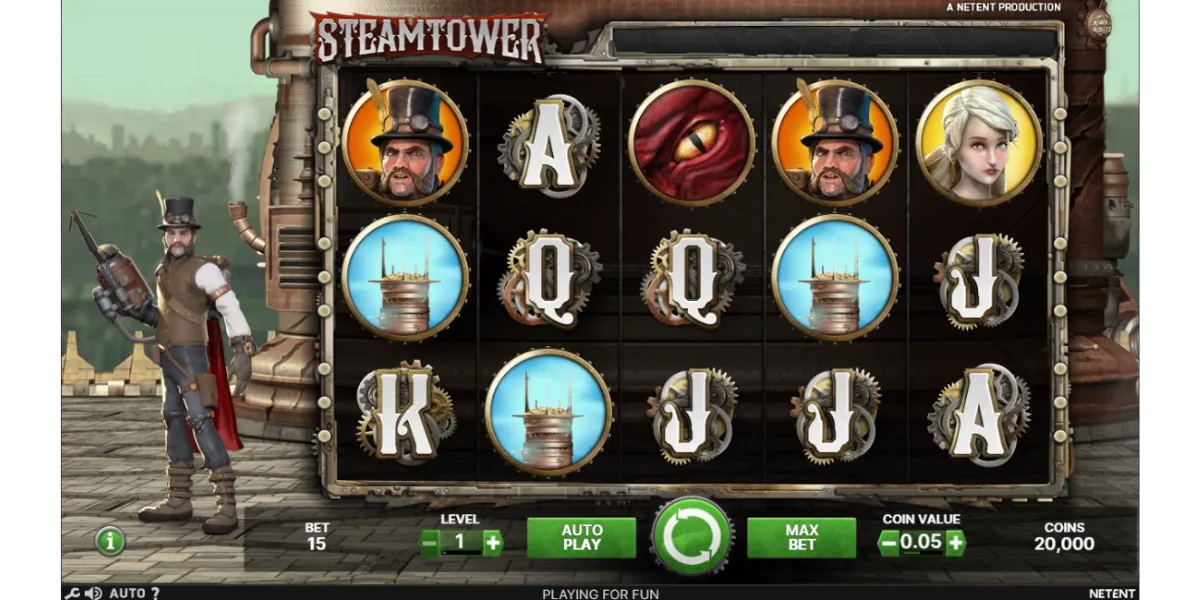Screen dimensions: 1200x600
Task: Spin the reels with the green button
Action: pyautogui.click(x=691, y=538)
